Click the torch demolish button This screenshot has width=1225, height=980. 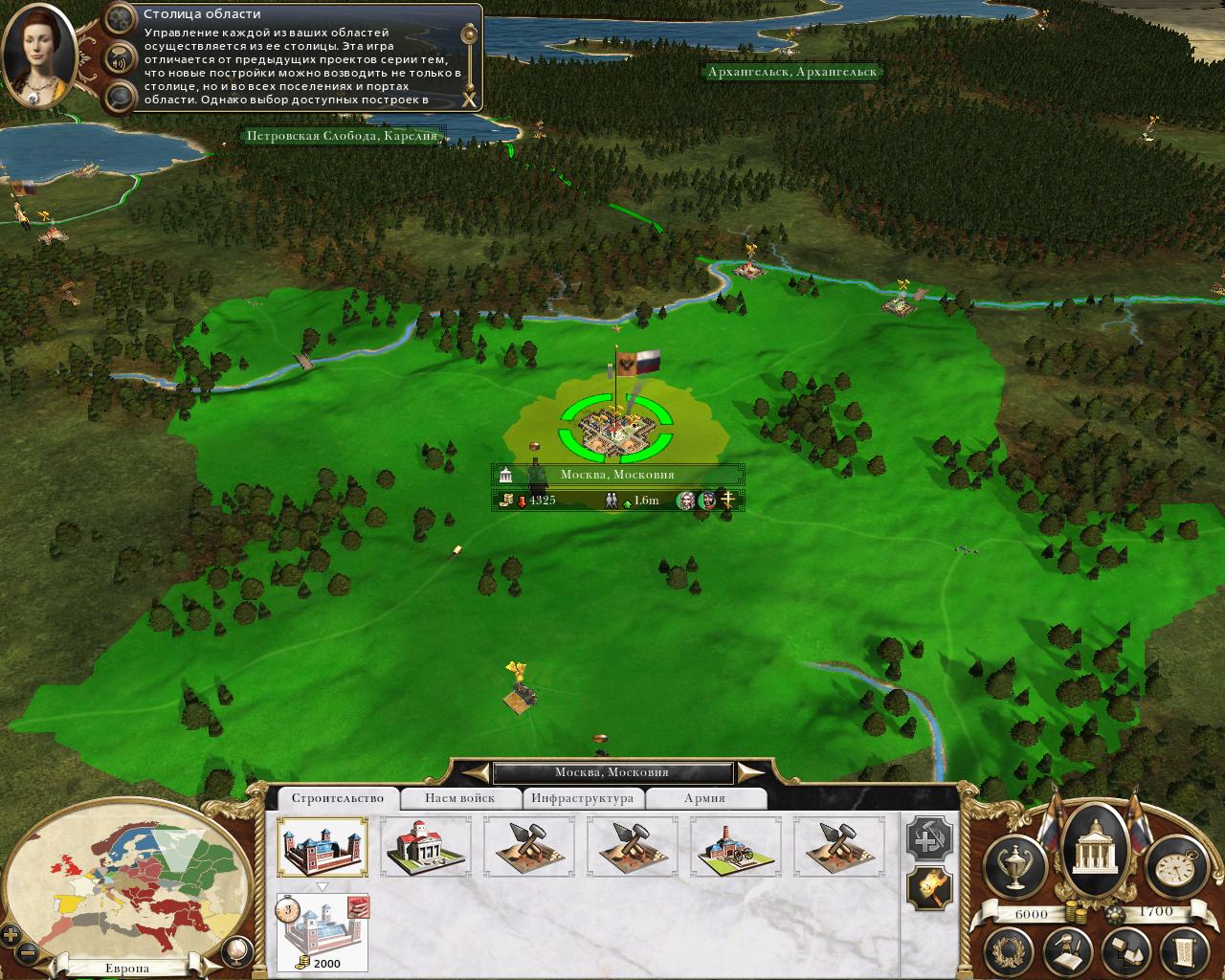click(929, 890)
